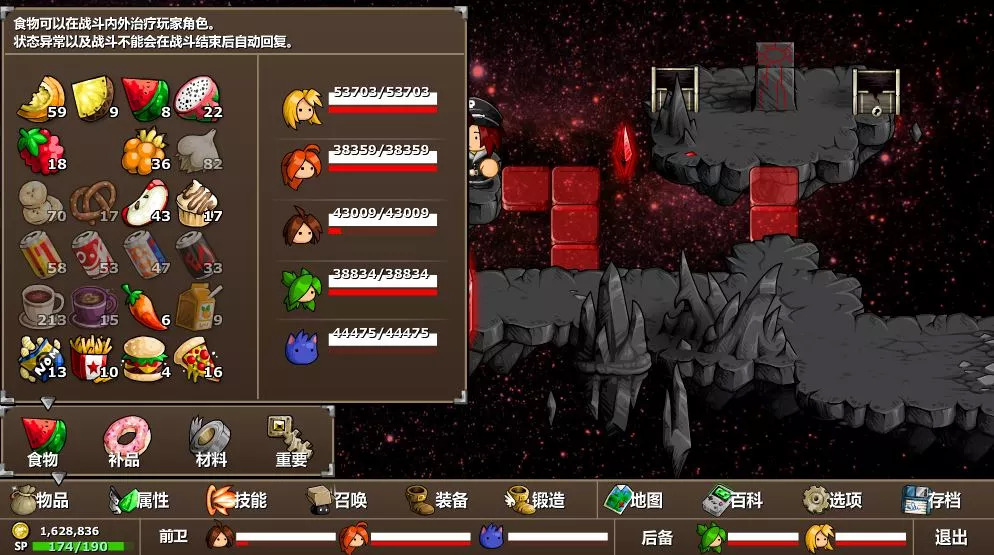This screenshot has height=555, width=994.
Task: Choose the hamburger food item
Action: 146,357
